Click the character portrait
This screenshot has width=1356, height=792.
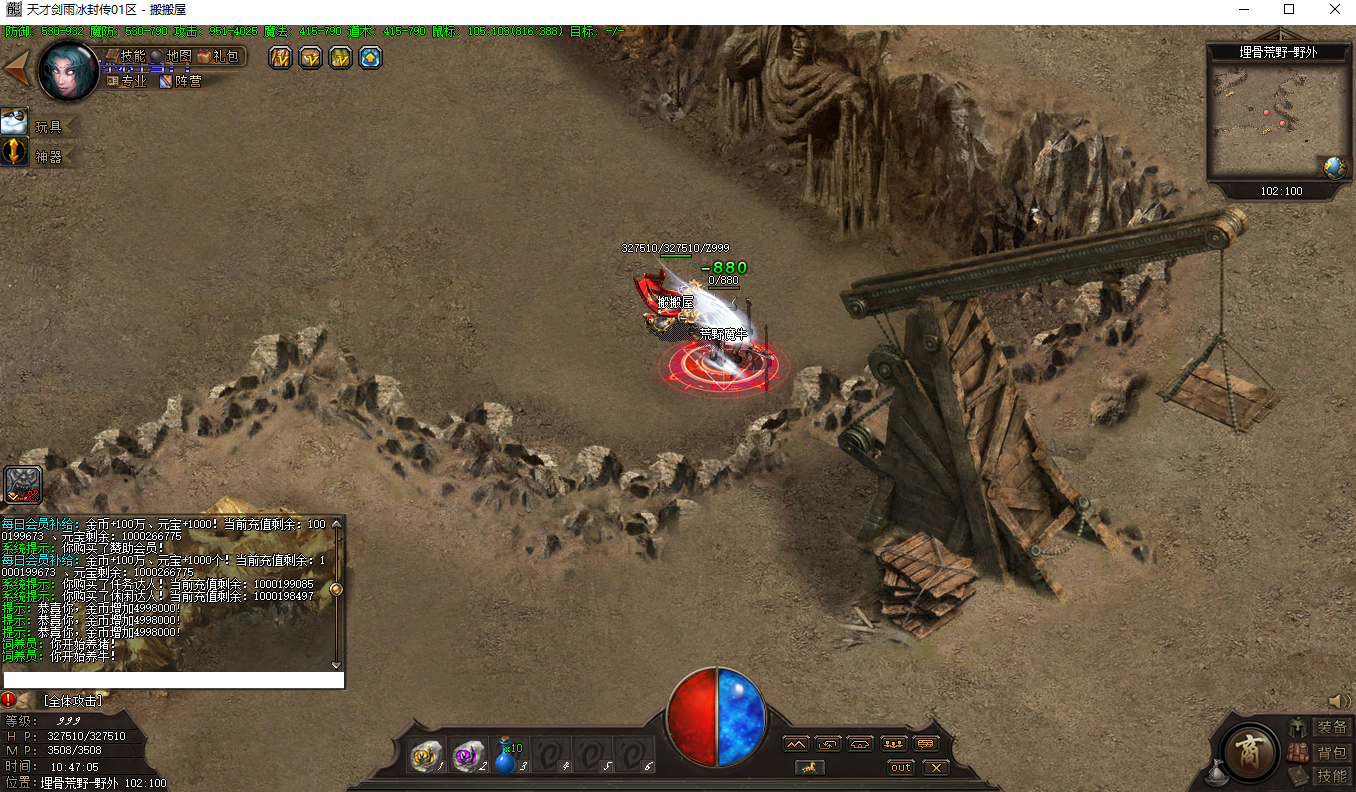pyautogui.click(x=68, y=70)
